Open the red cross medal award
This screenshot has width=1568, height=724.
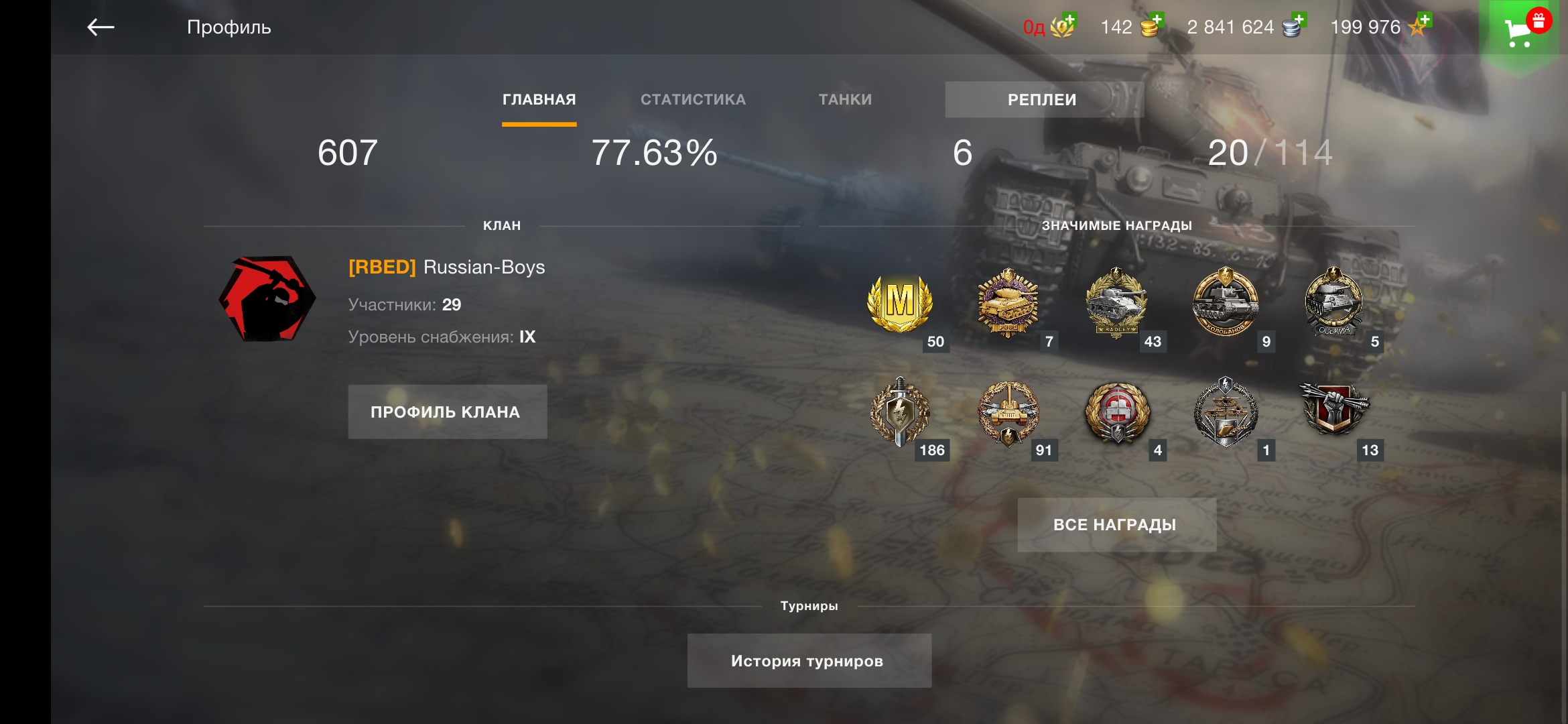pos(1117,412)
